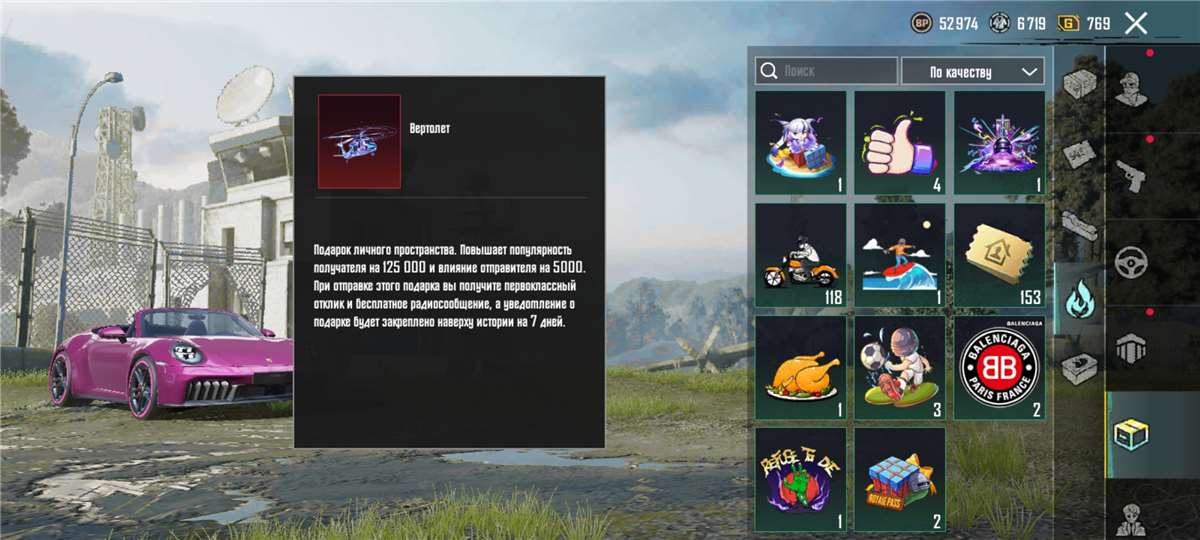Select the golden house ticket item
Viewport: 1200px width, 540px height.
point(999,254)
